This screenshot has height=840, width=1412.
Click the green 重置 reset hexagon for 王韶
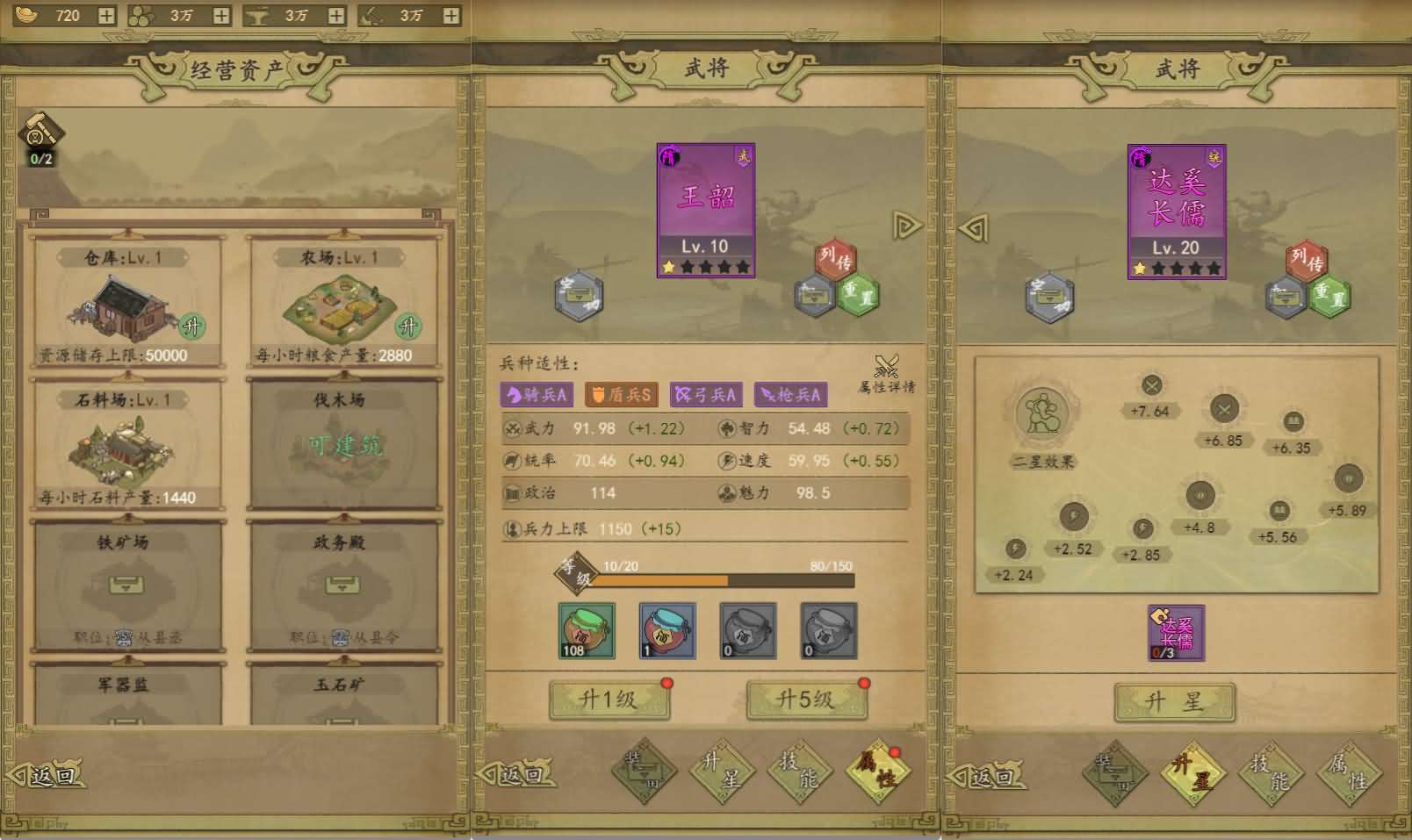click(x=856, y=297)
